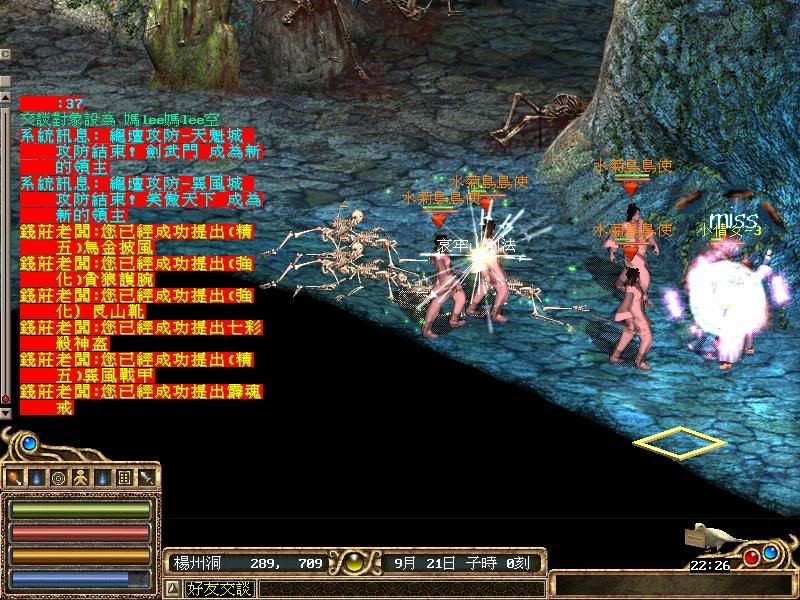Click the small C button above chat
The height and width of the screenshot is (600, 800).
click(x=5, y=53)
